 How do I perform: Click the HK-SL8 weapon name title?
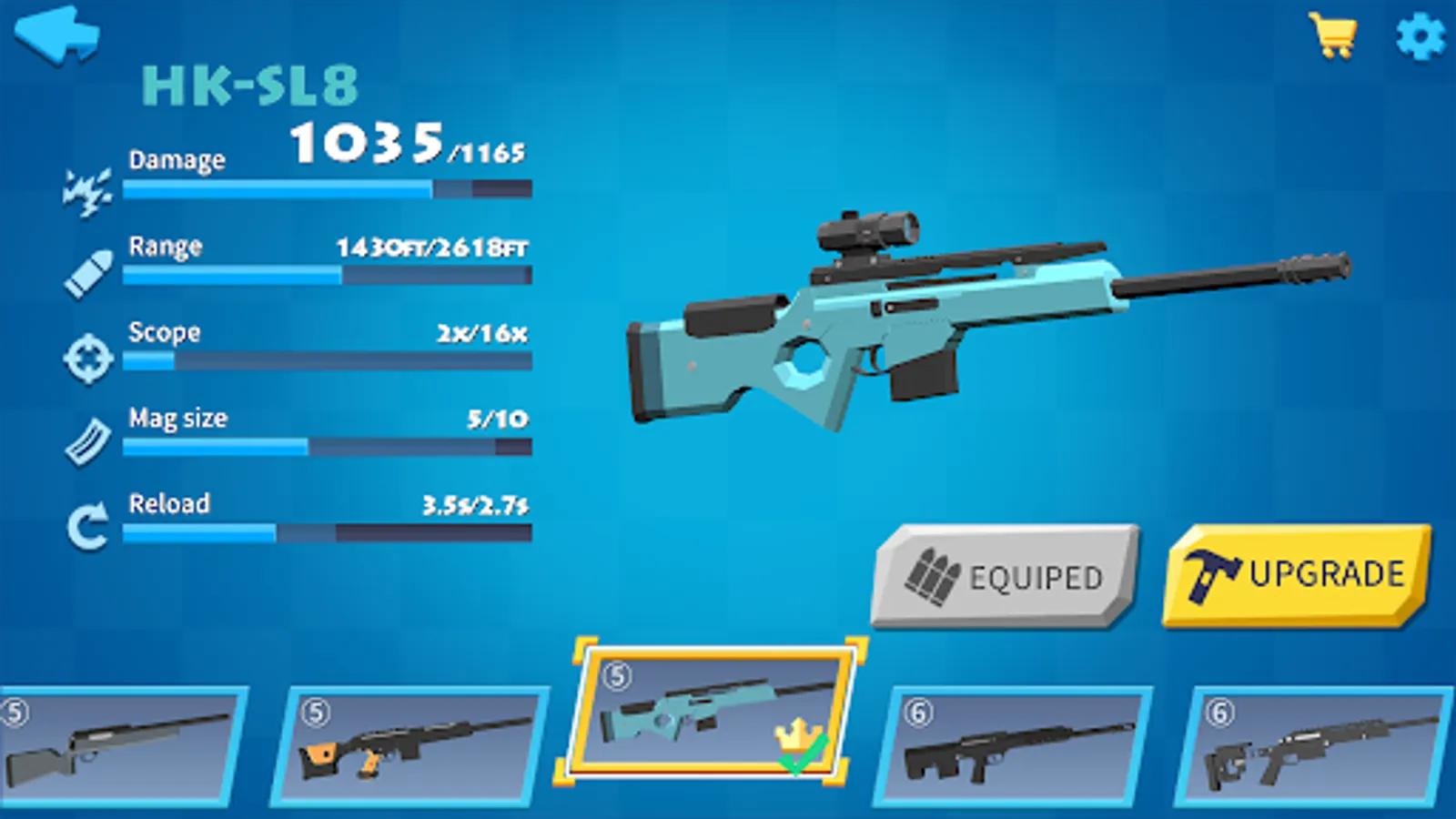pyautogui.click(x=253, y=86)
